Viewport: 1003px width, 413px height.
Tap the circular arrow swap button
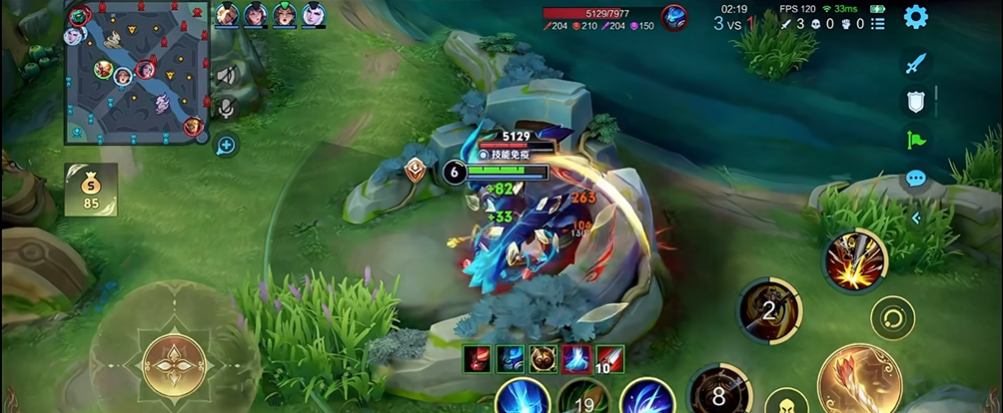click(892, 319)
